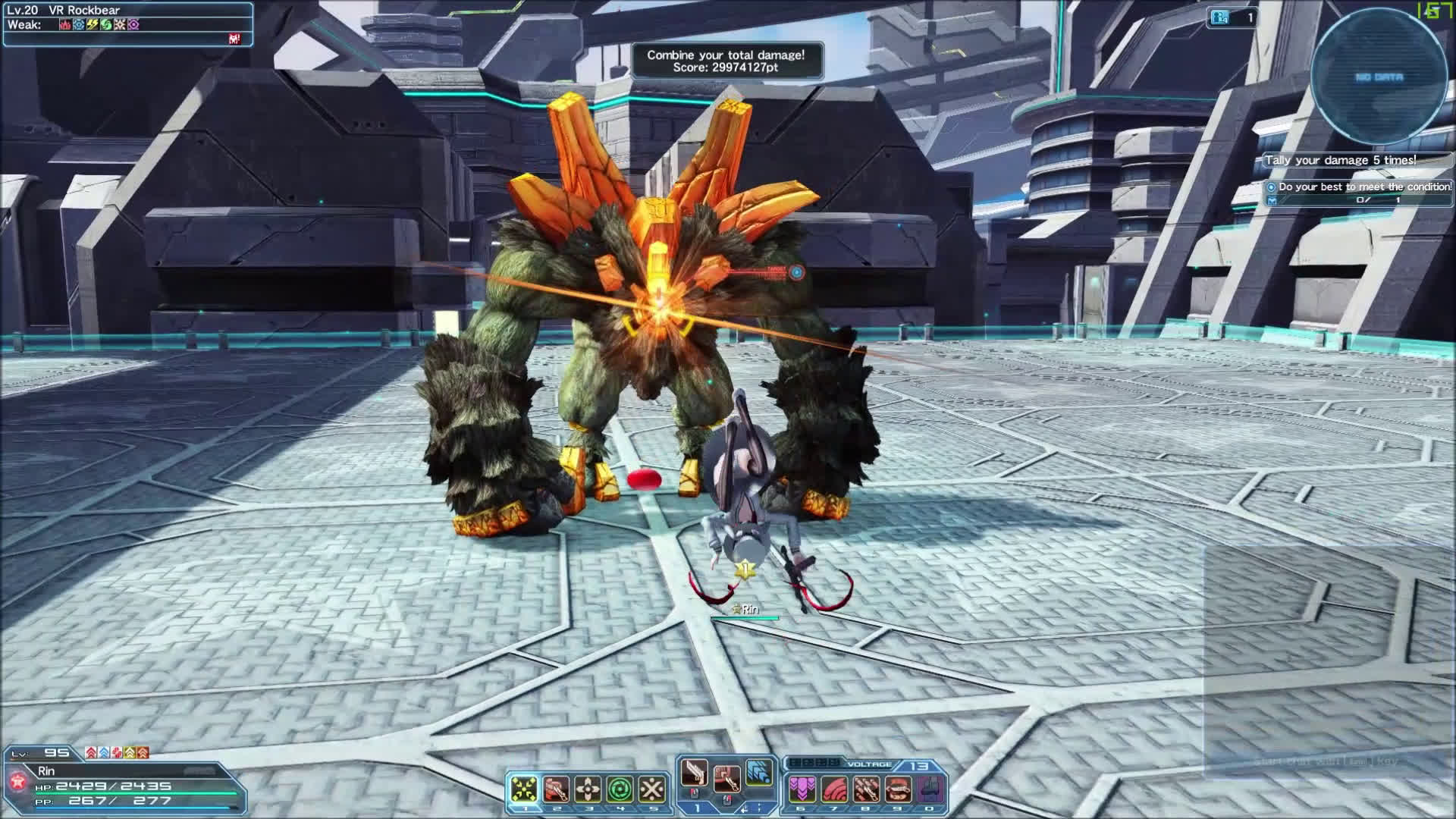Screen dimensions: 1456x819
Task: Activate the fist-and-blade skill in slot 2
Action: click(x=556, y=789)
